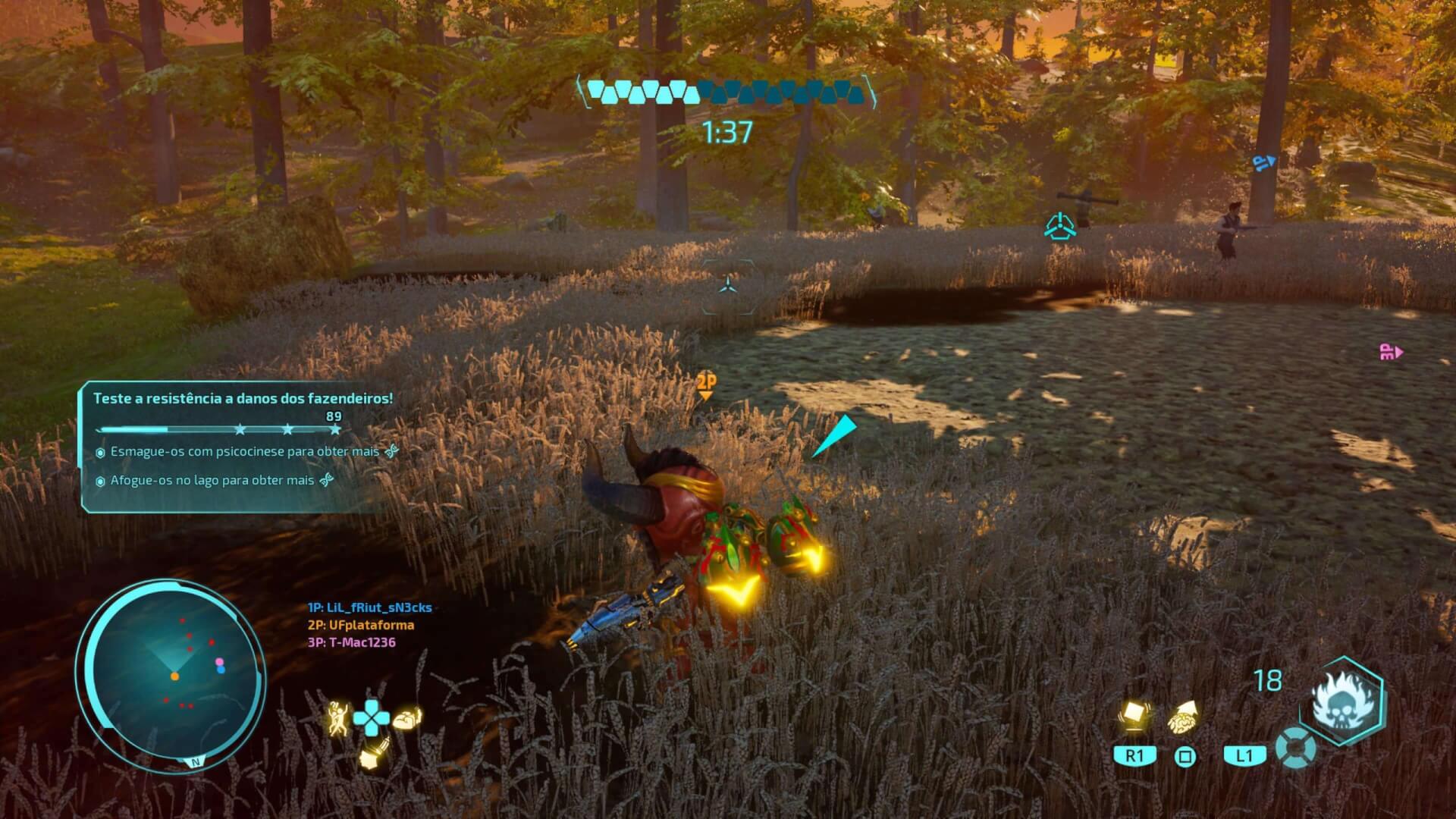
Task: Select the flashlight icon below the d-pad
Action: click(x=373, y=753)
